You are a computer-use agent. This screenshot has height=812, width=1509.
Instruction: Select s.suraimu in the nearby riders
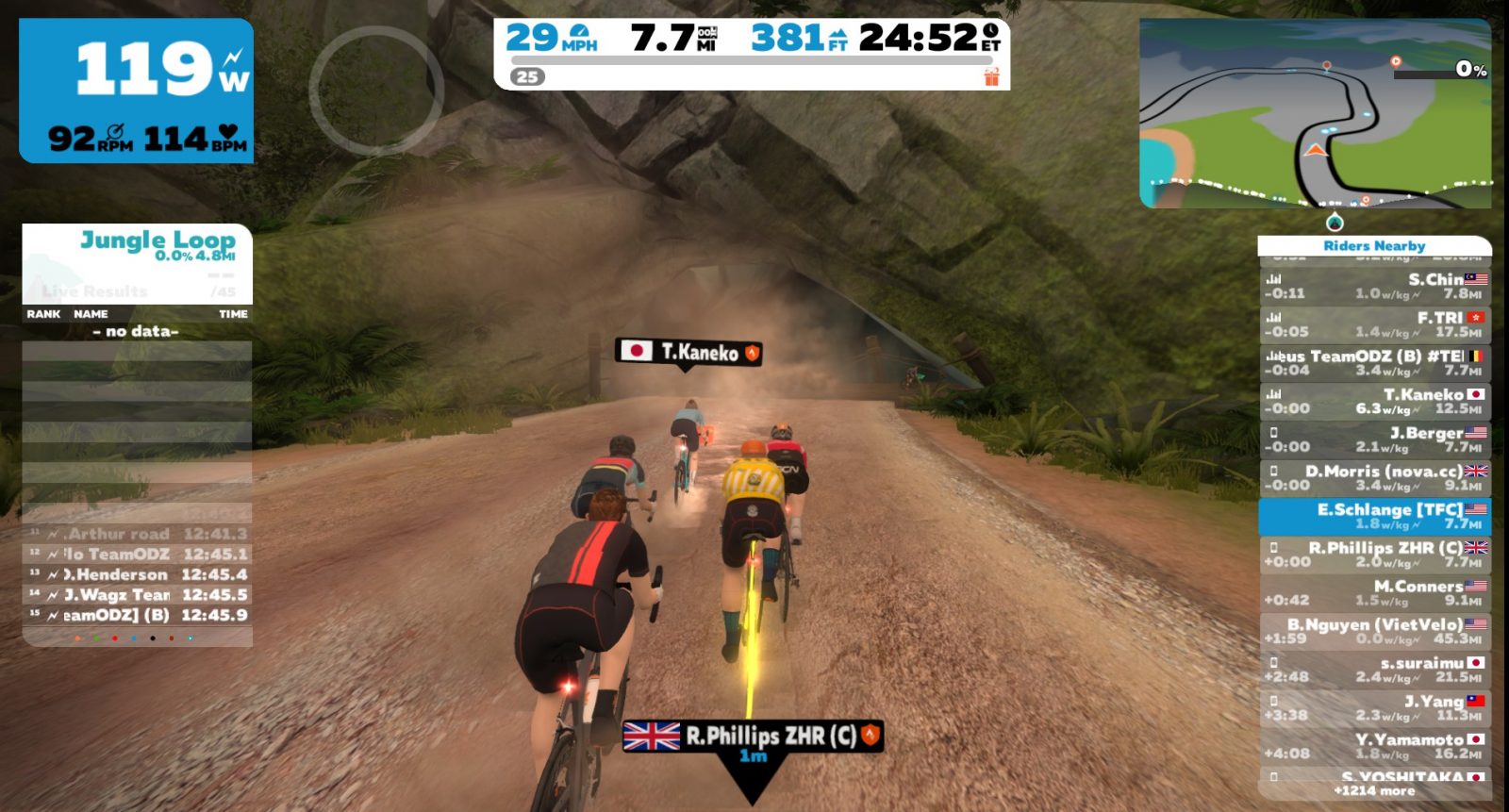[1375, 670]
